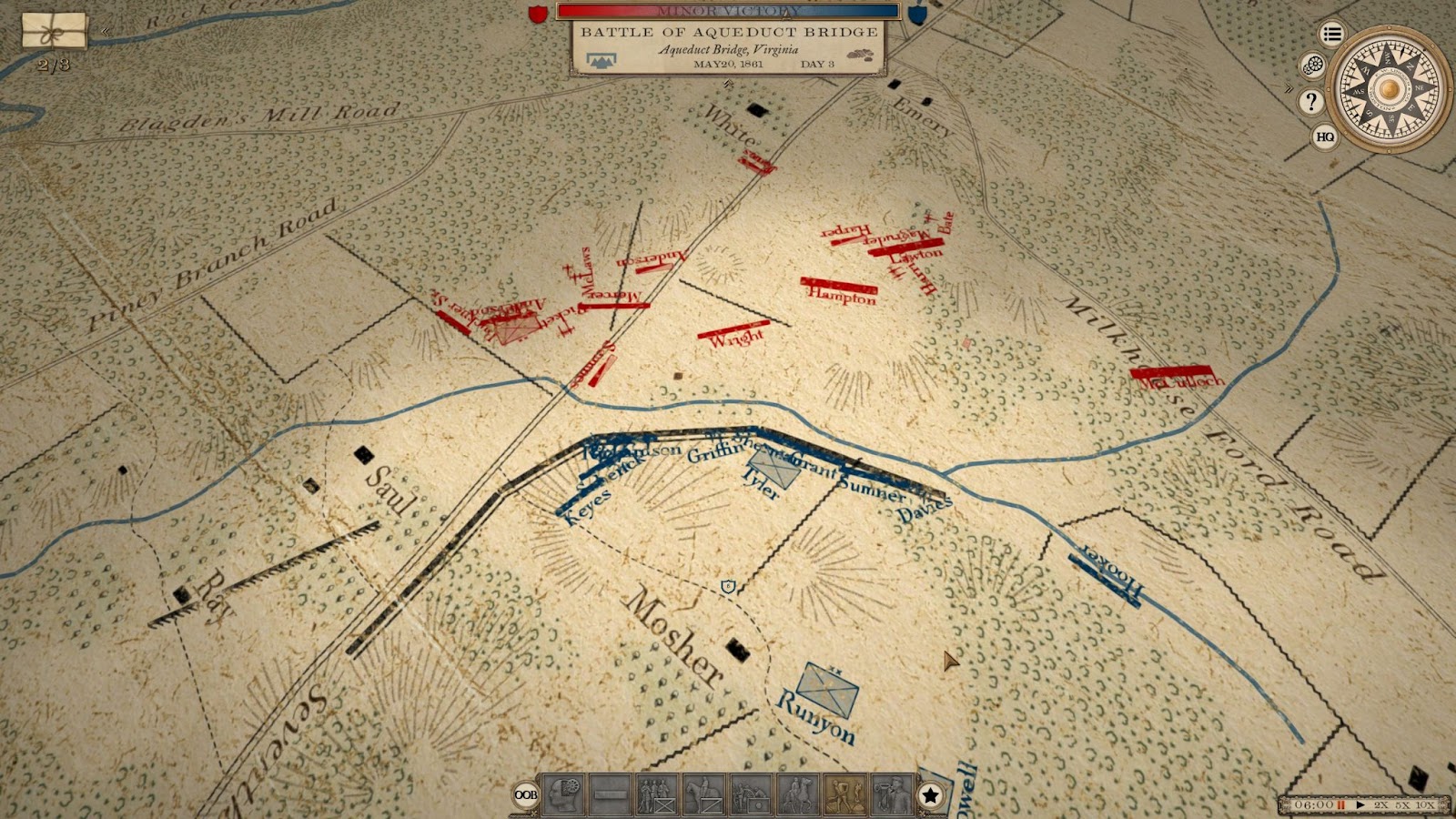1456x819 pixels.
Task: Jump to headquarters with the HQ button
Action: pos(1325,137)
